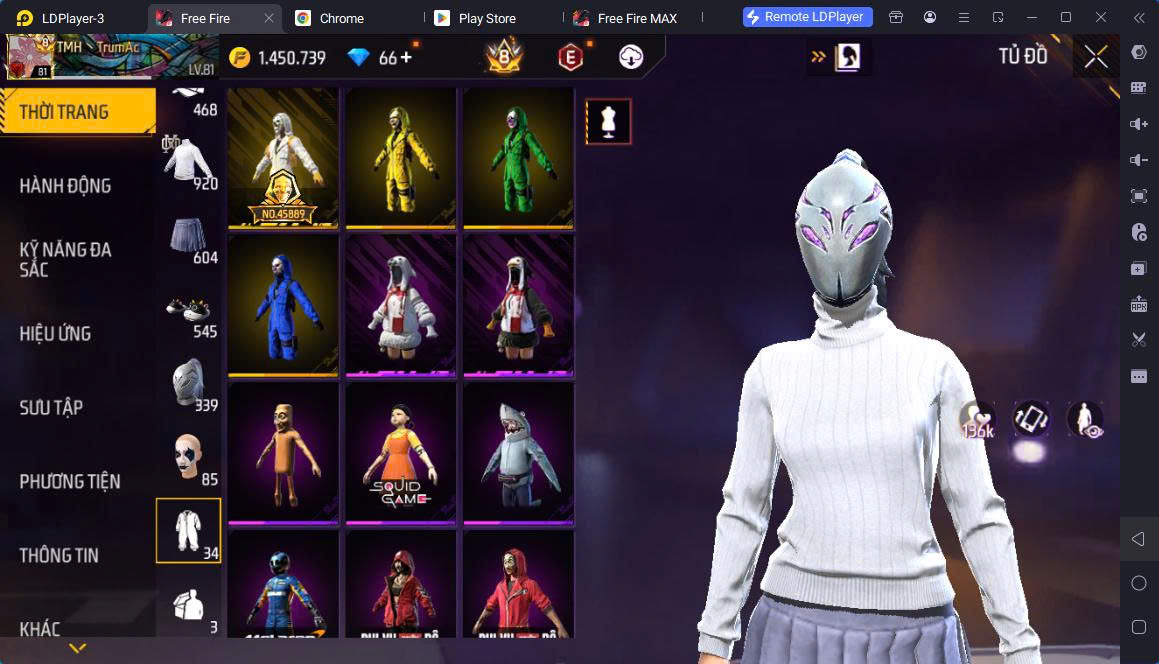Open the SƯU TẬP section
The height and width of the screenshot is (664, 1159).
(x=52, y=408)
